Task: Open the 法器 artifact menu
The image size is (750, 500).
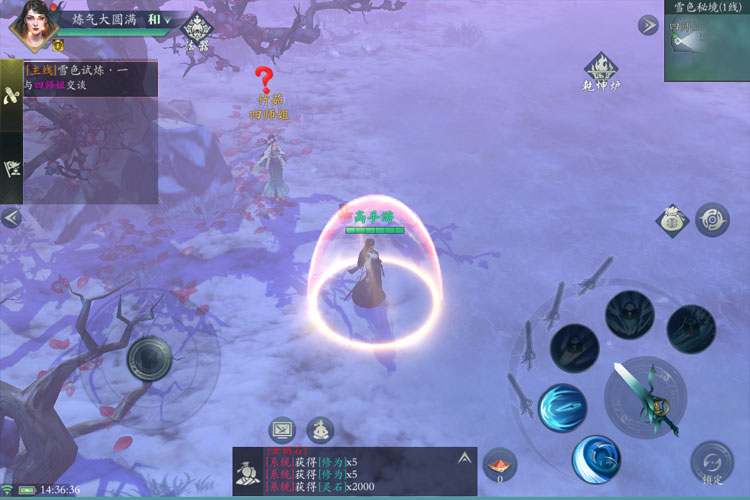Action: pos(197,30)
